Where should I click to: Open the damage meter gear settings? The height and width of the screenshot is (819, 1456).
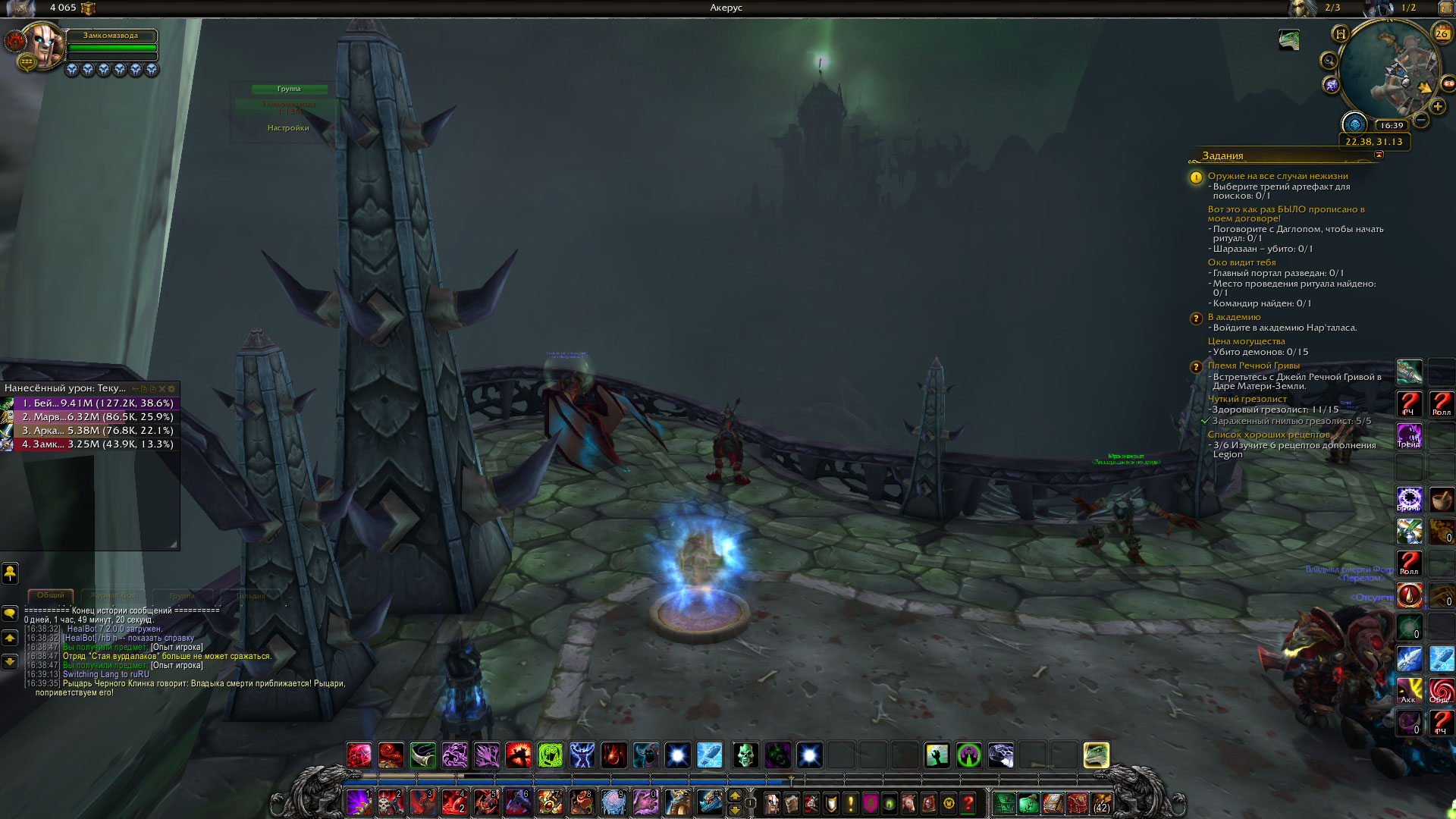click(x=171, y=389)
